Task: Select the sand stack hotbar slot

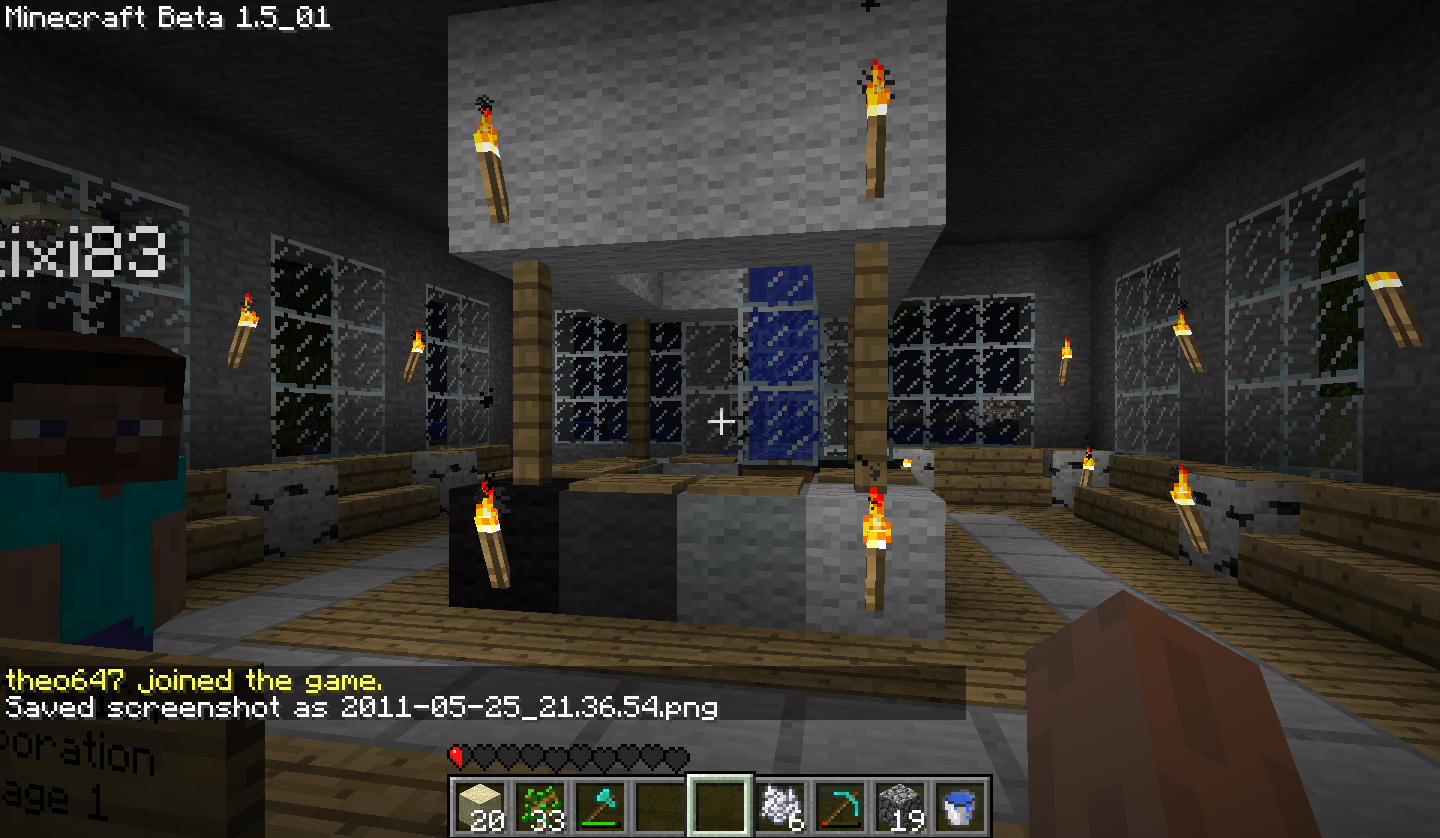Action: [x=479, y=806]
